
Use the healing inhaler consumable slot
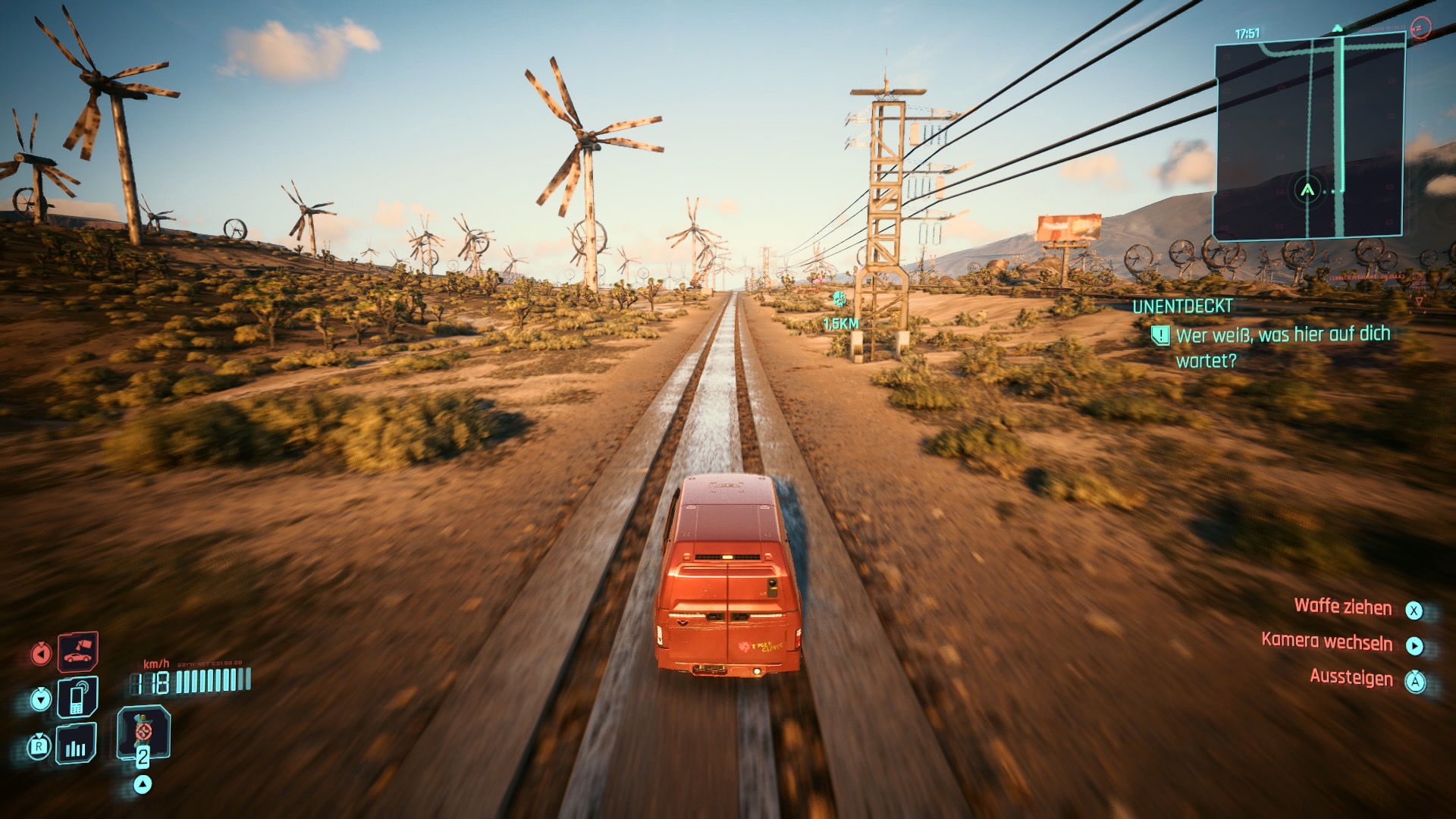tap(143, 733)
